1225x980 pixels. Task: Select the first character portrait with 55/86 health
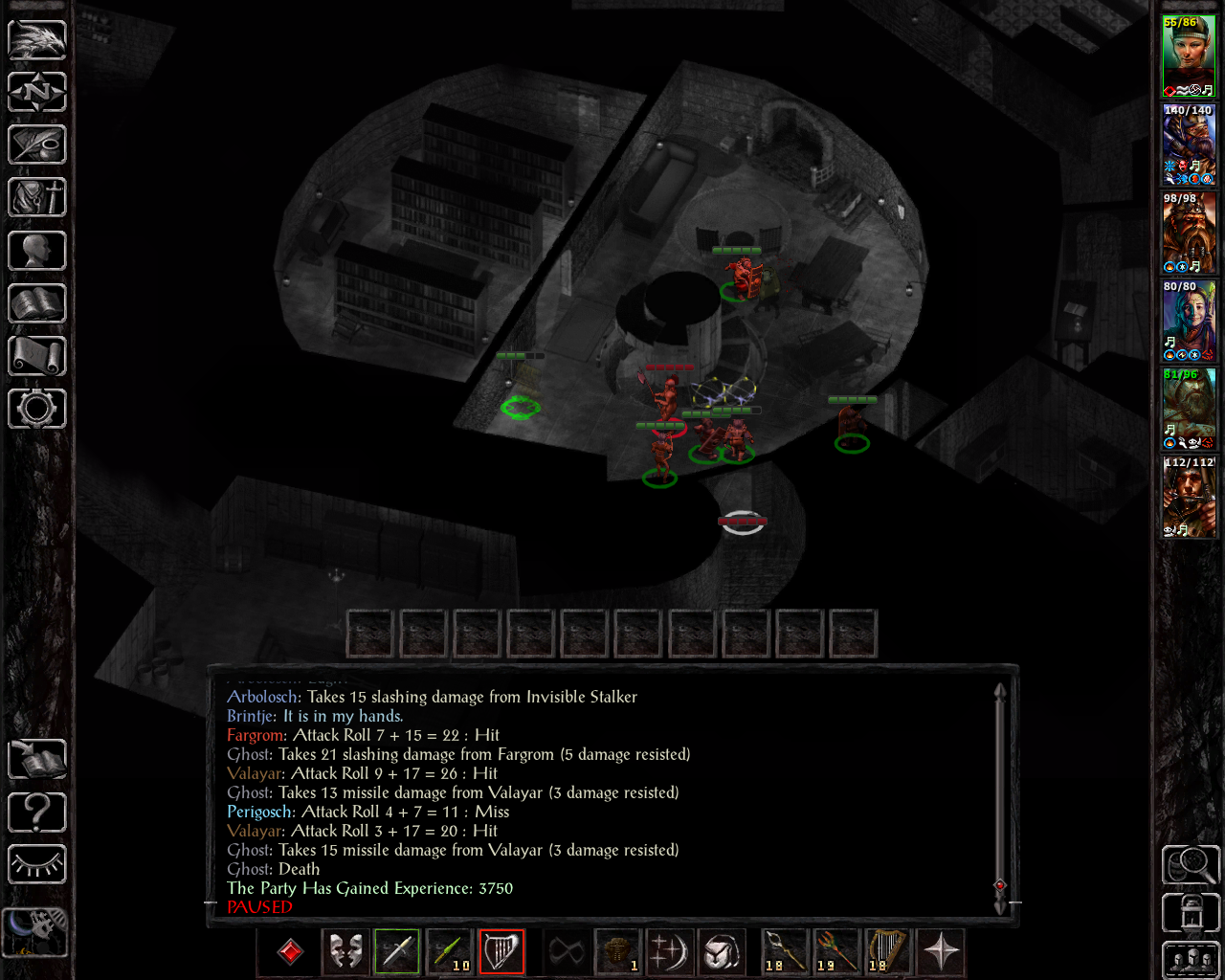pos(1189,56)
